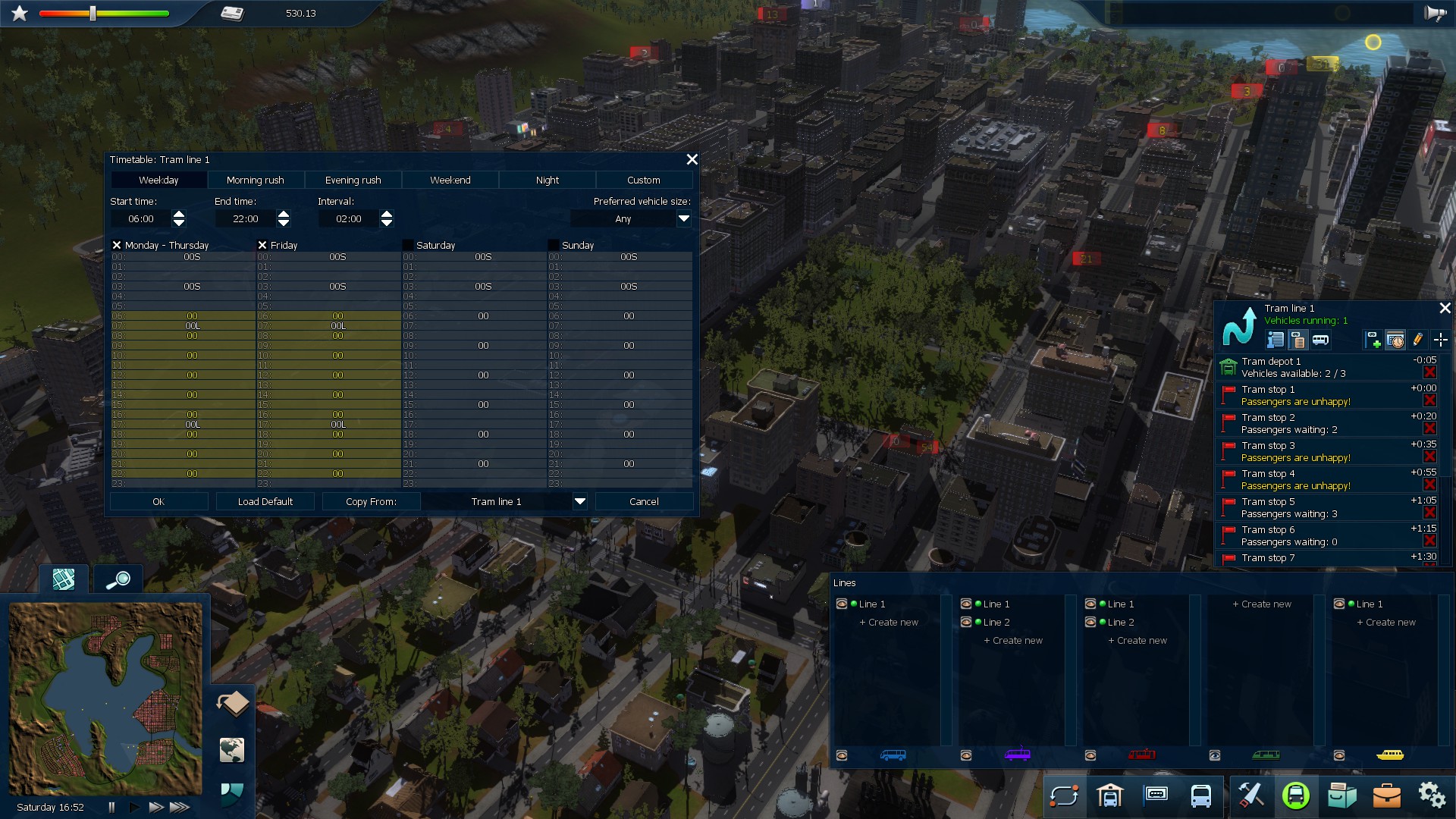Open Tram line 1 statistics info panel
The height and width of the screenshot is (819, 1456).
tap(1276, 340)
